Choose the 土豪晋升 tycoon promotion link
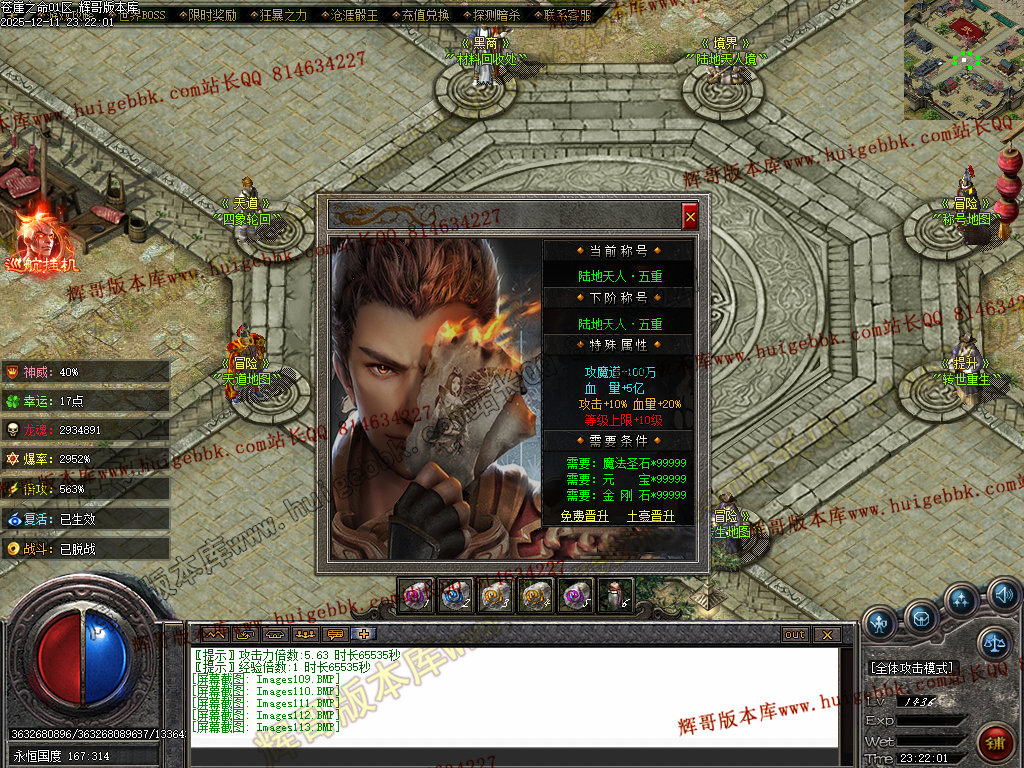 click(650, 516)
